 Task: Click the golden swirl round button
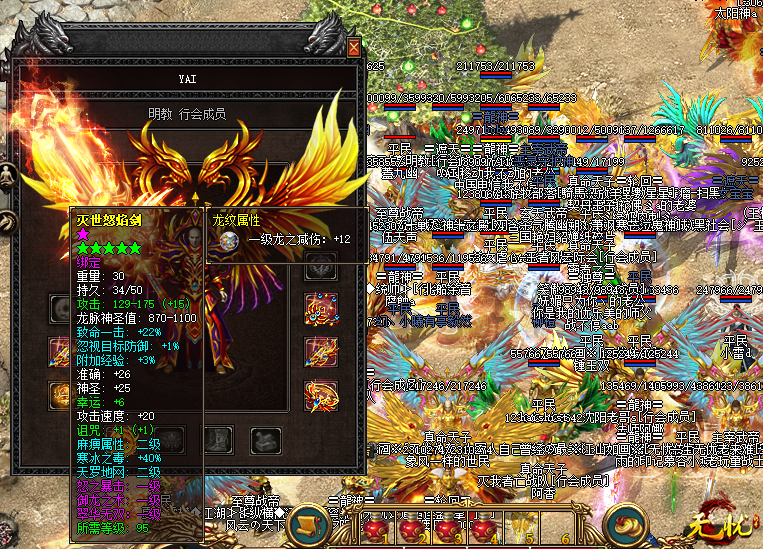tap(630, 524)
